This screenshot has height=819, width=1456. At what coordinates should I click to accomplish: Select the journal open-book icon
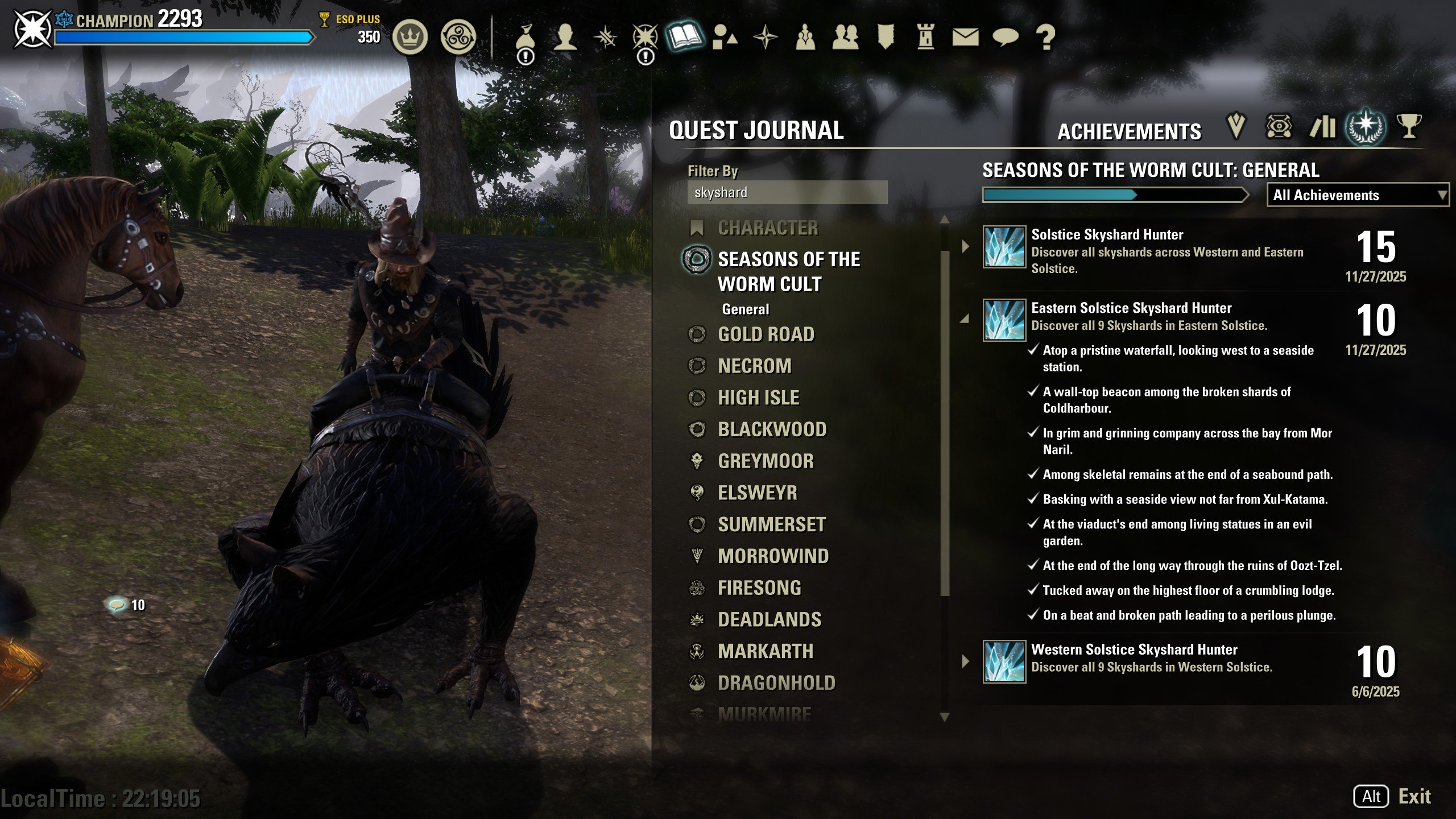tap(685, 38)
